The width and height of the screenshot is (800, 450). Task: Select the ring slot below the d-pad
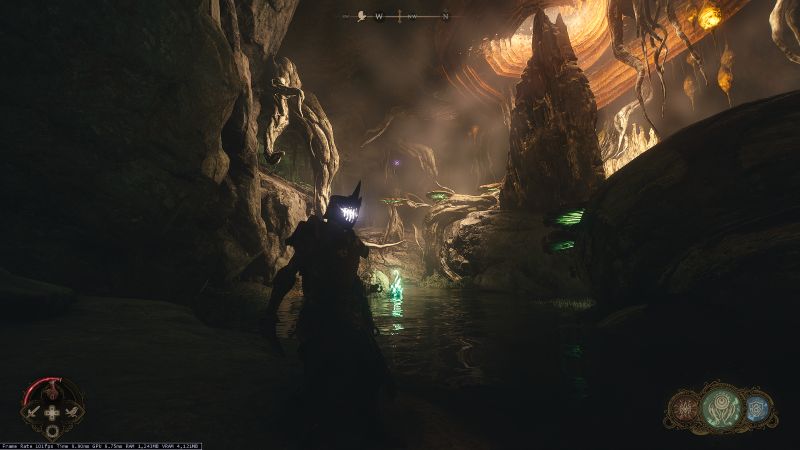tap(52, 430)
